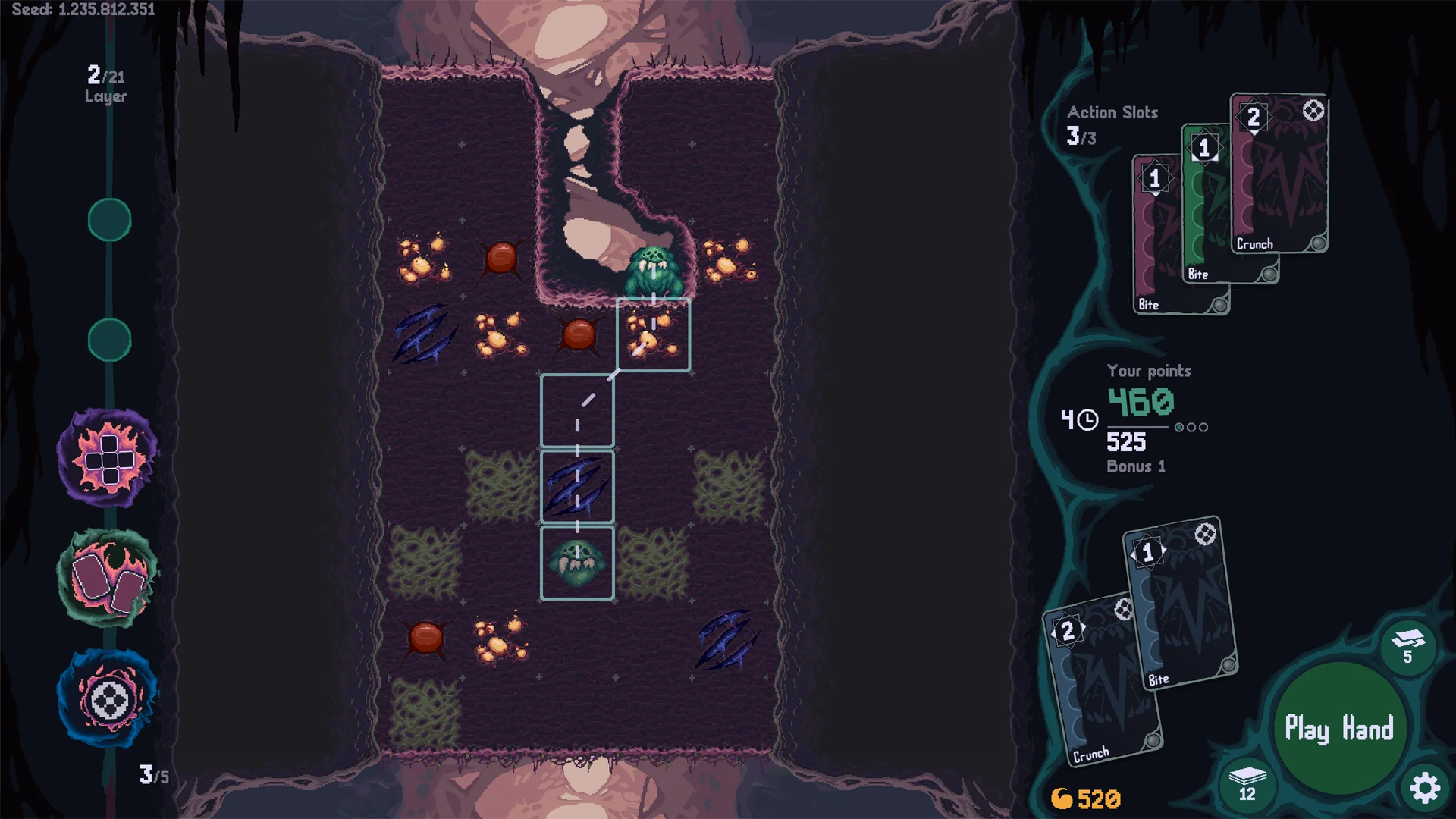
Task: Activate the flaming cards ability orb
Action: click(x=108, y=579)
